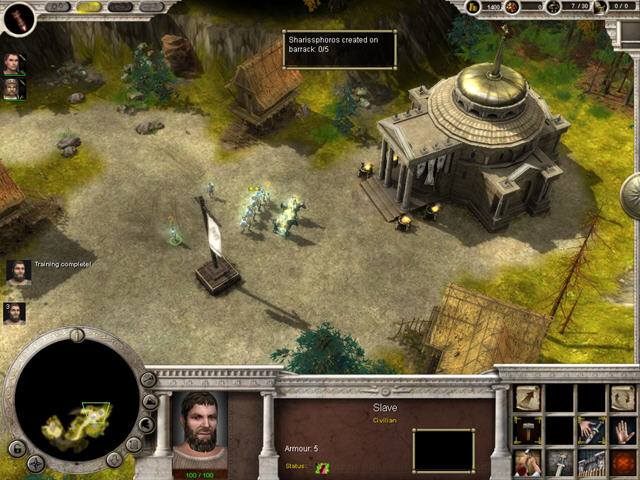Viewport: 640px width, 480px height.
Task: Select the scroll with arrow command
Action: 528,399
